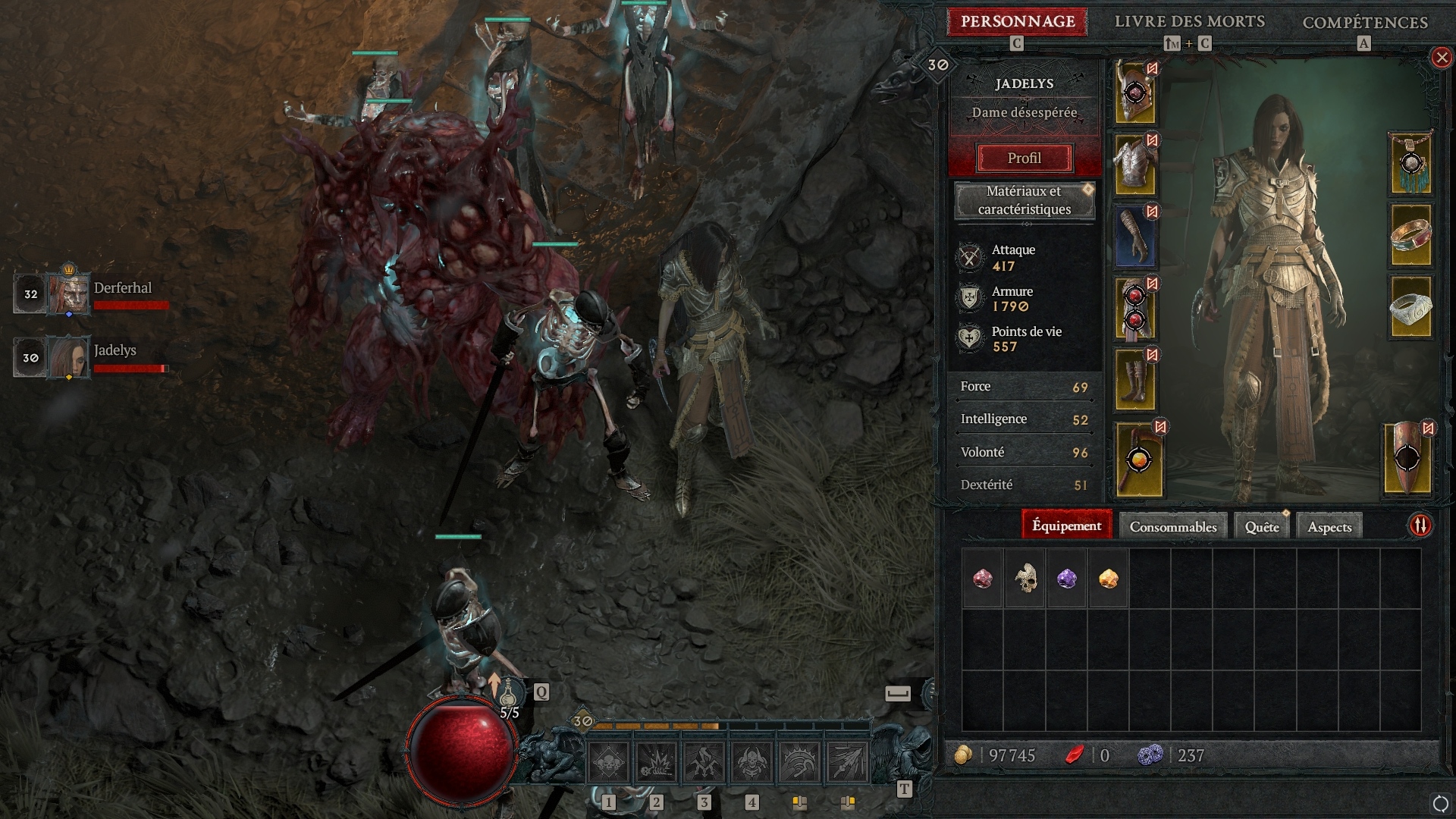Pick the orange gem in inventory
The image size is (1456, 819).
click(x=1108, y=579)
